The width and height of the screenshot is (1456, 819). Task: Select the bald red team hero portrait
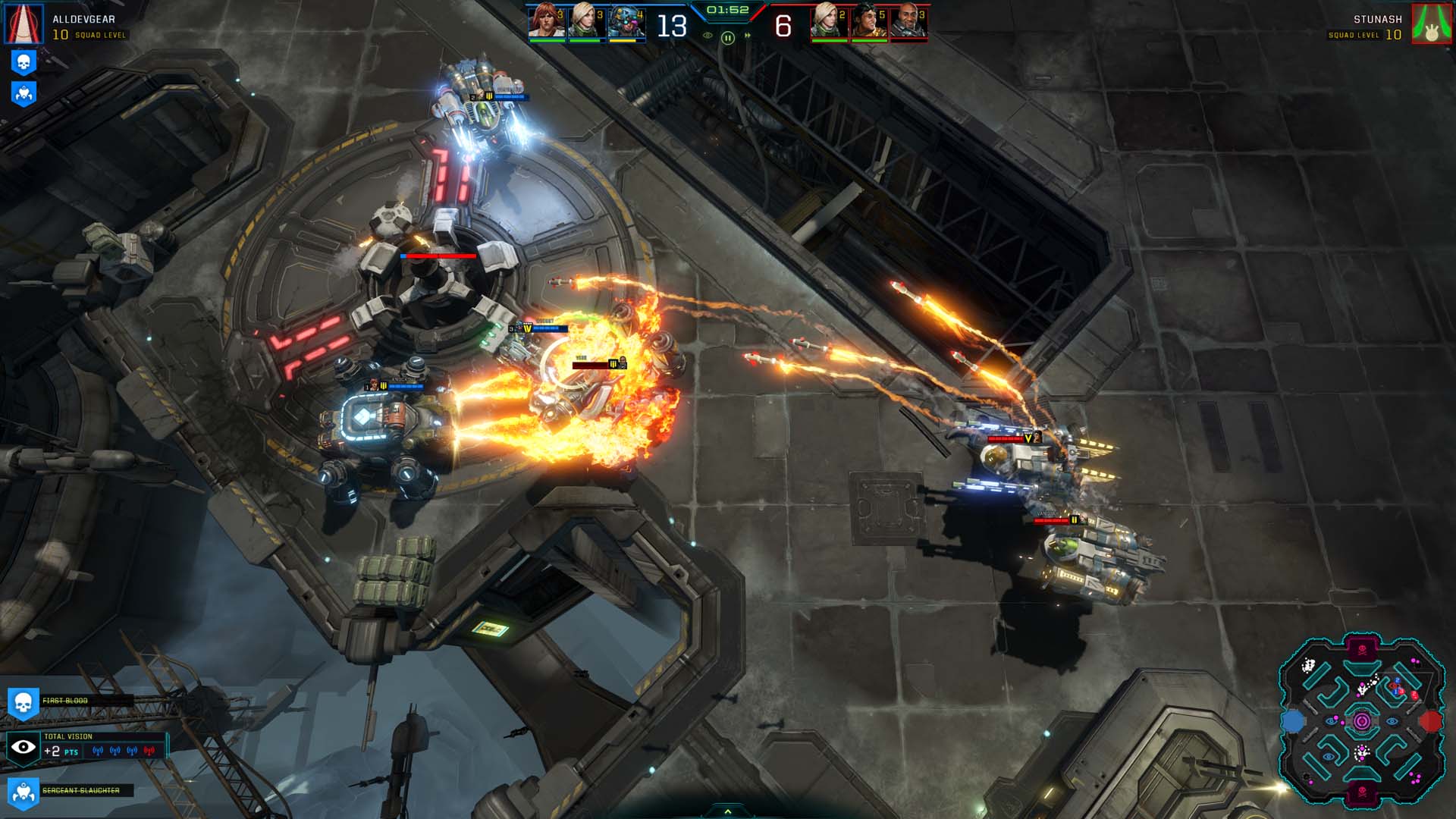[x=908, y=21]
